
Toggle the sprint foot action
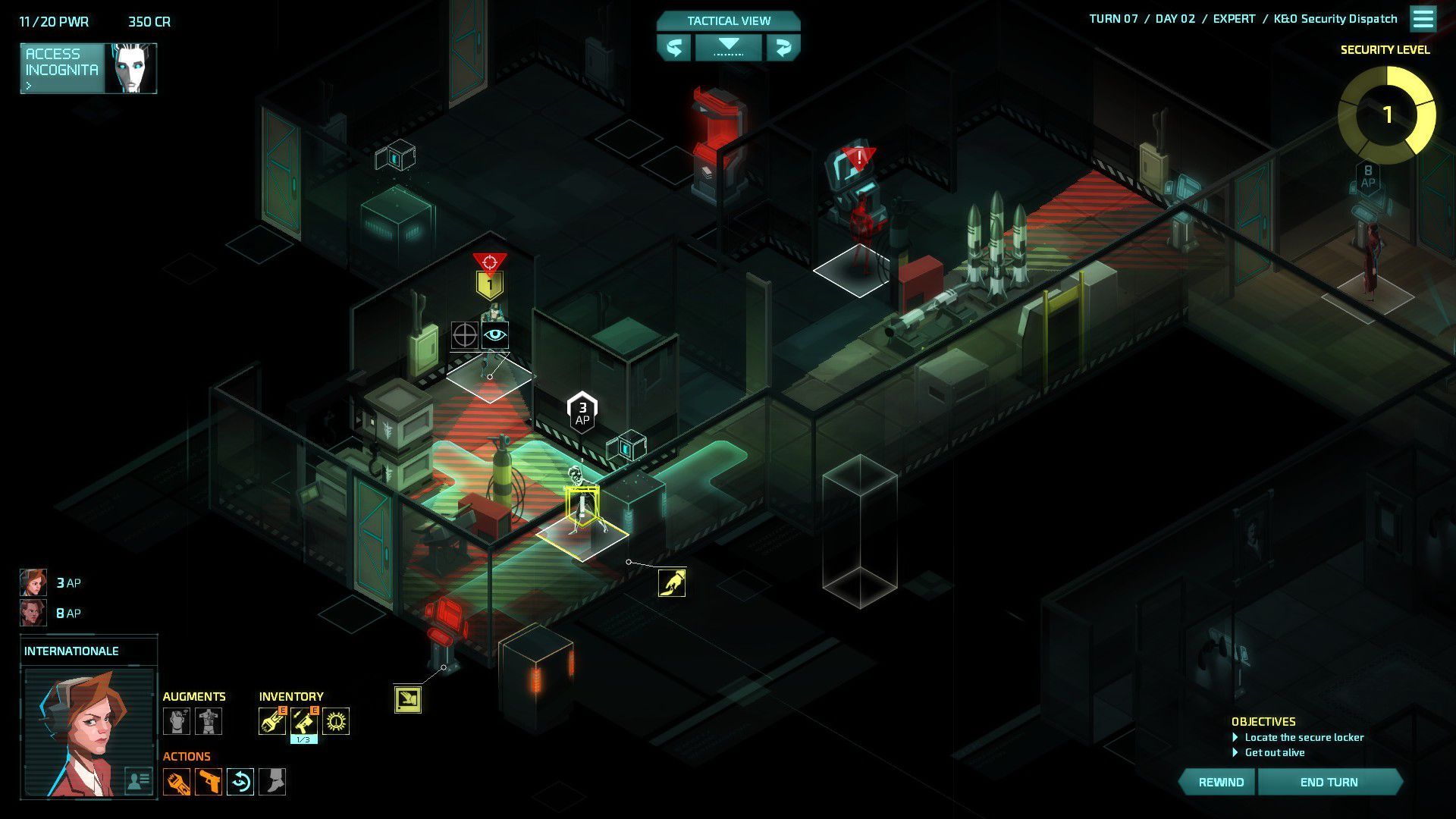tap(272, 782)
